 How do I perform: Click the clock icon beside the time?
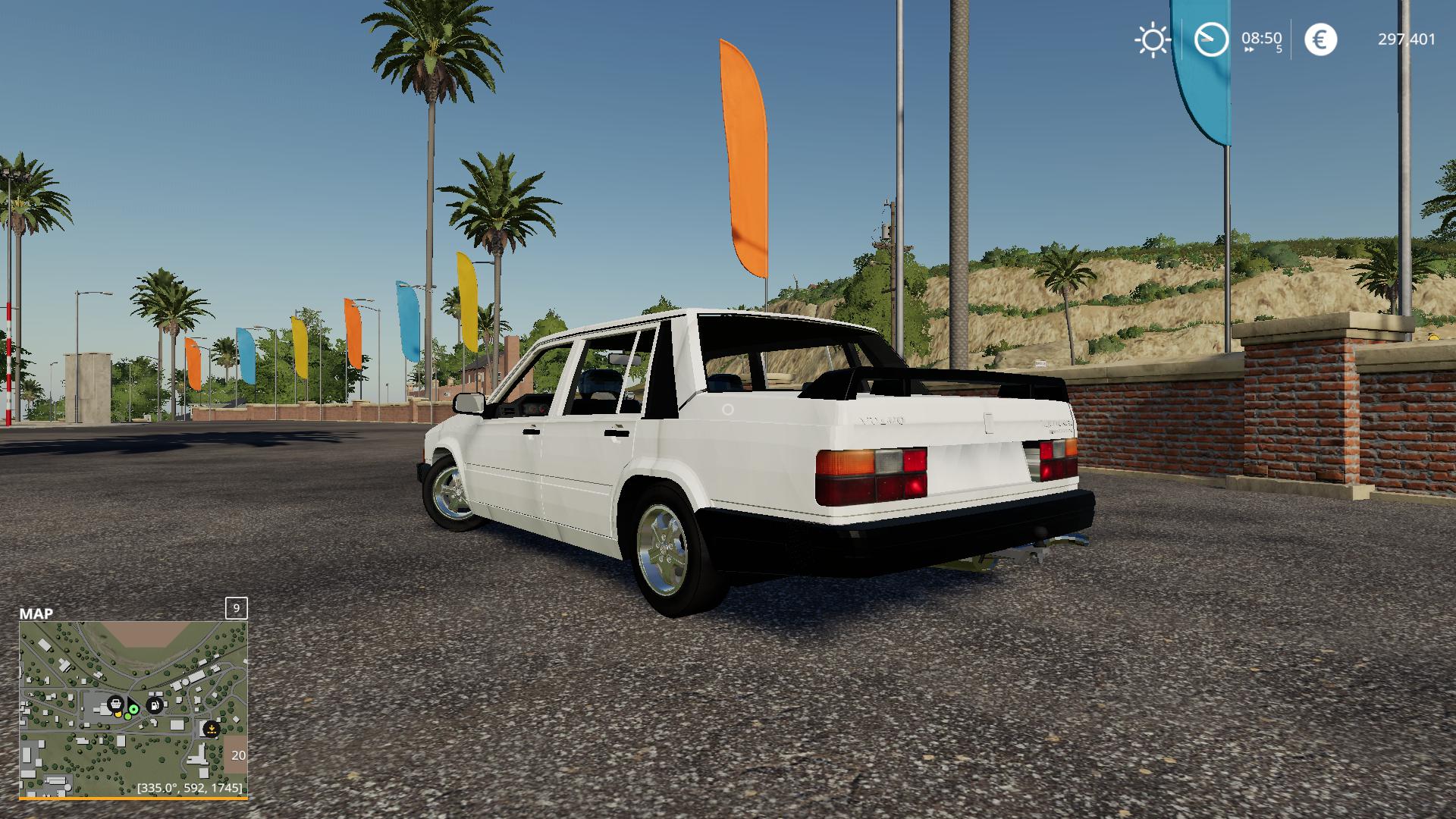[1211, 39]
